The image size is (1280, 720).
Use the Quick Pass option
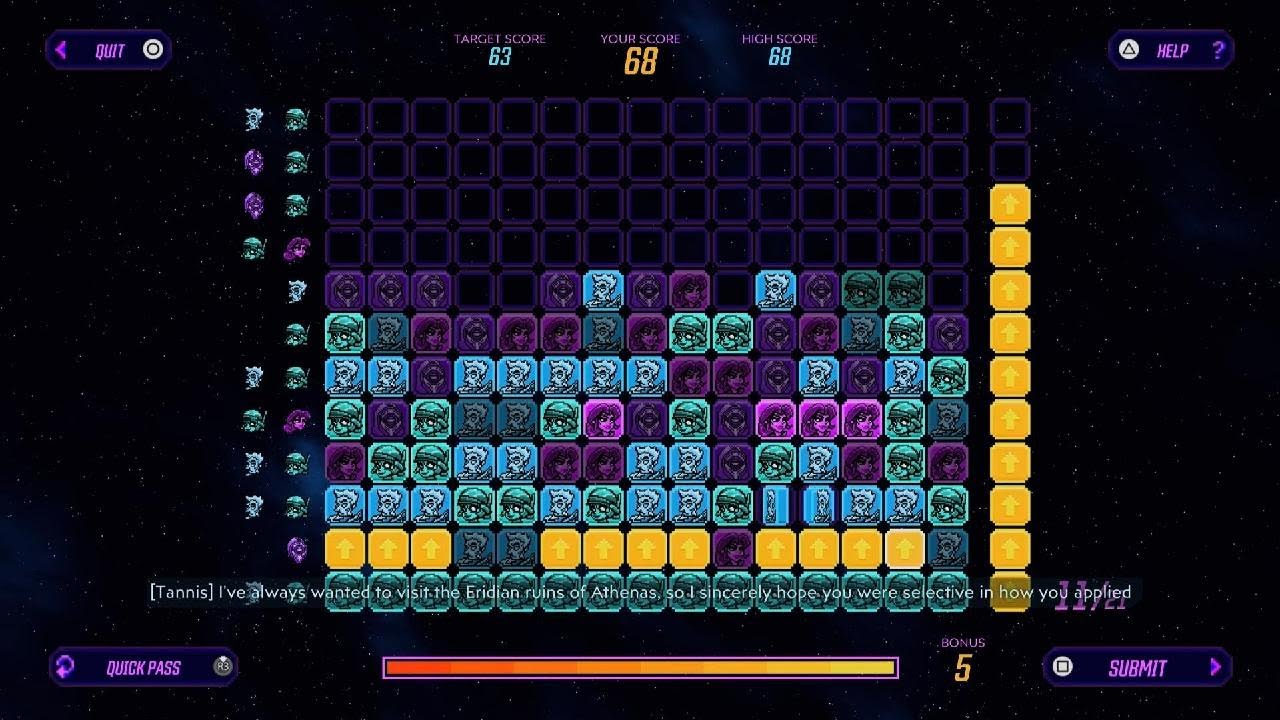143,667
